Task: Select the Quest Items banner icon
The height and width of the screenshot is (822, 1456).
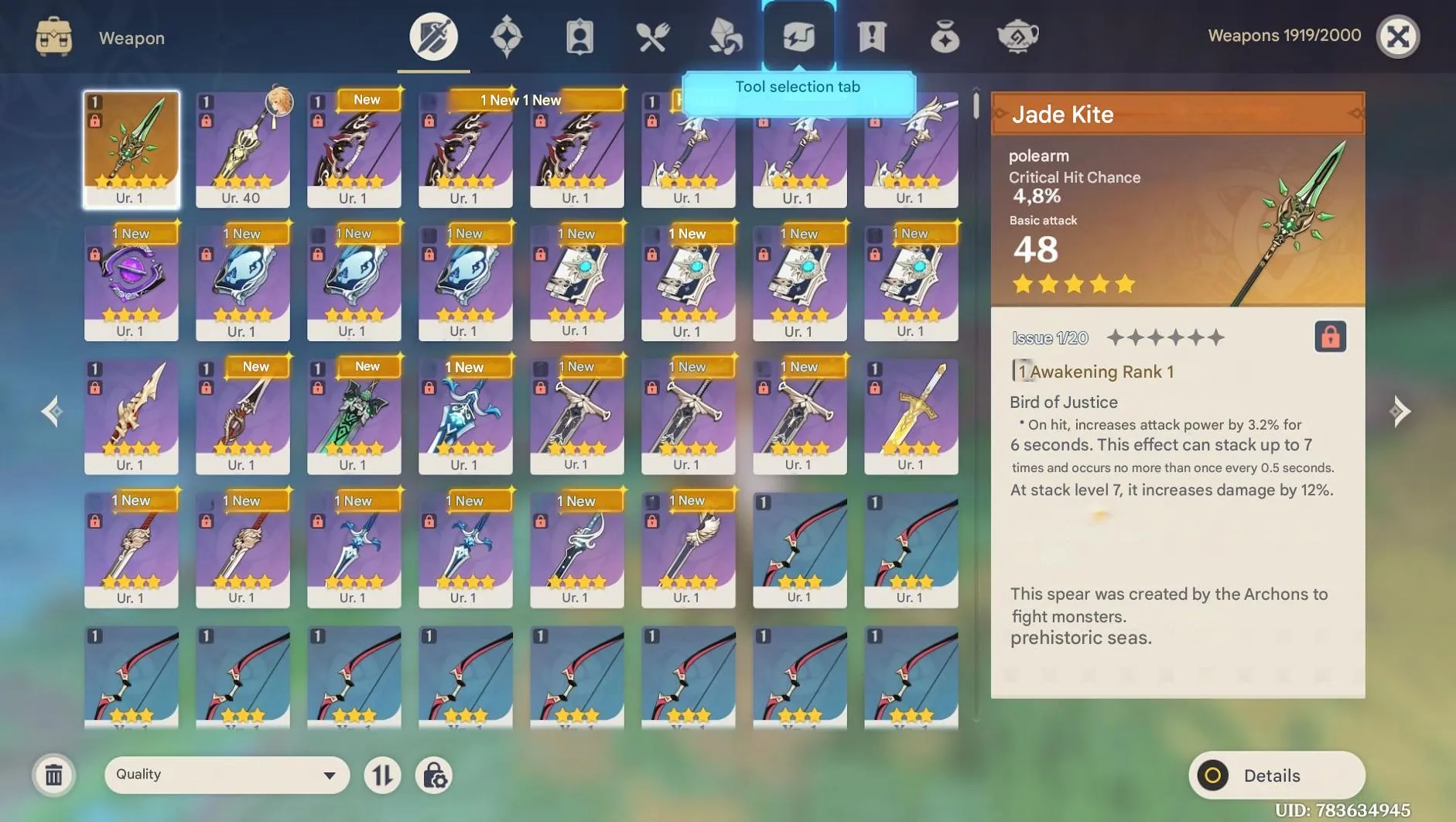Action: [871, 35]
